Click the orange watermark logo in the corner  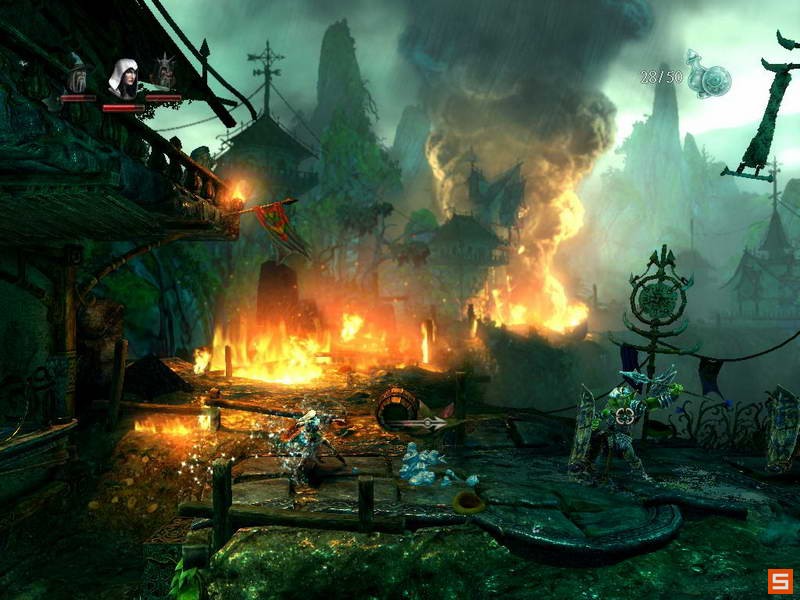pyautogui.click(x=780, y=580)
